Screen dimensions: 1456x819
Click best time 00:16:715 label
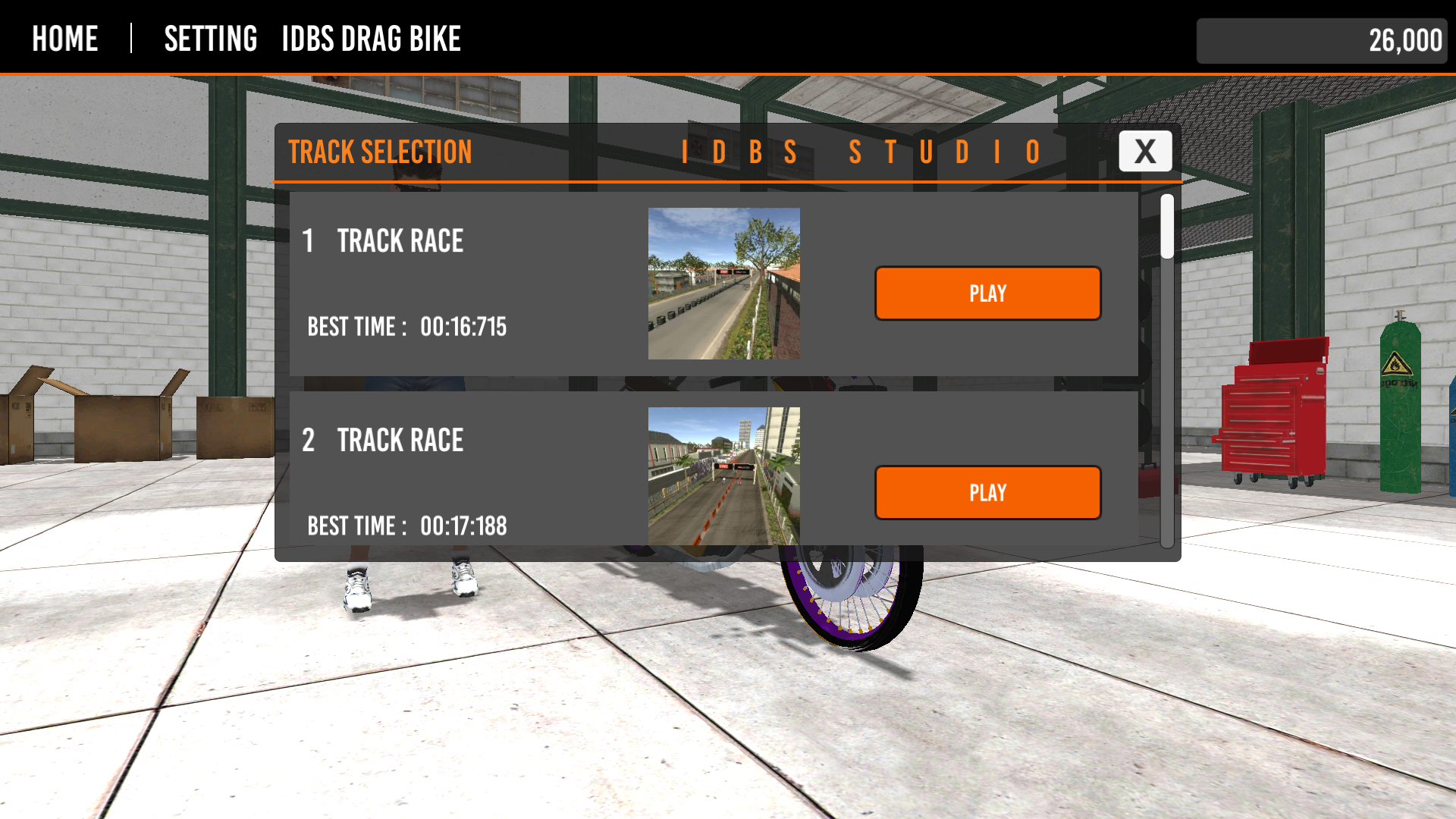point(406,327)
